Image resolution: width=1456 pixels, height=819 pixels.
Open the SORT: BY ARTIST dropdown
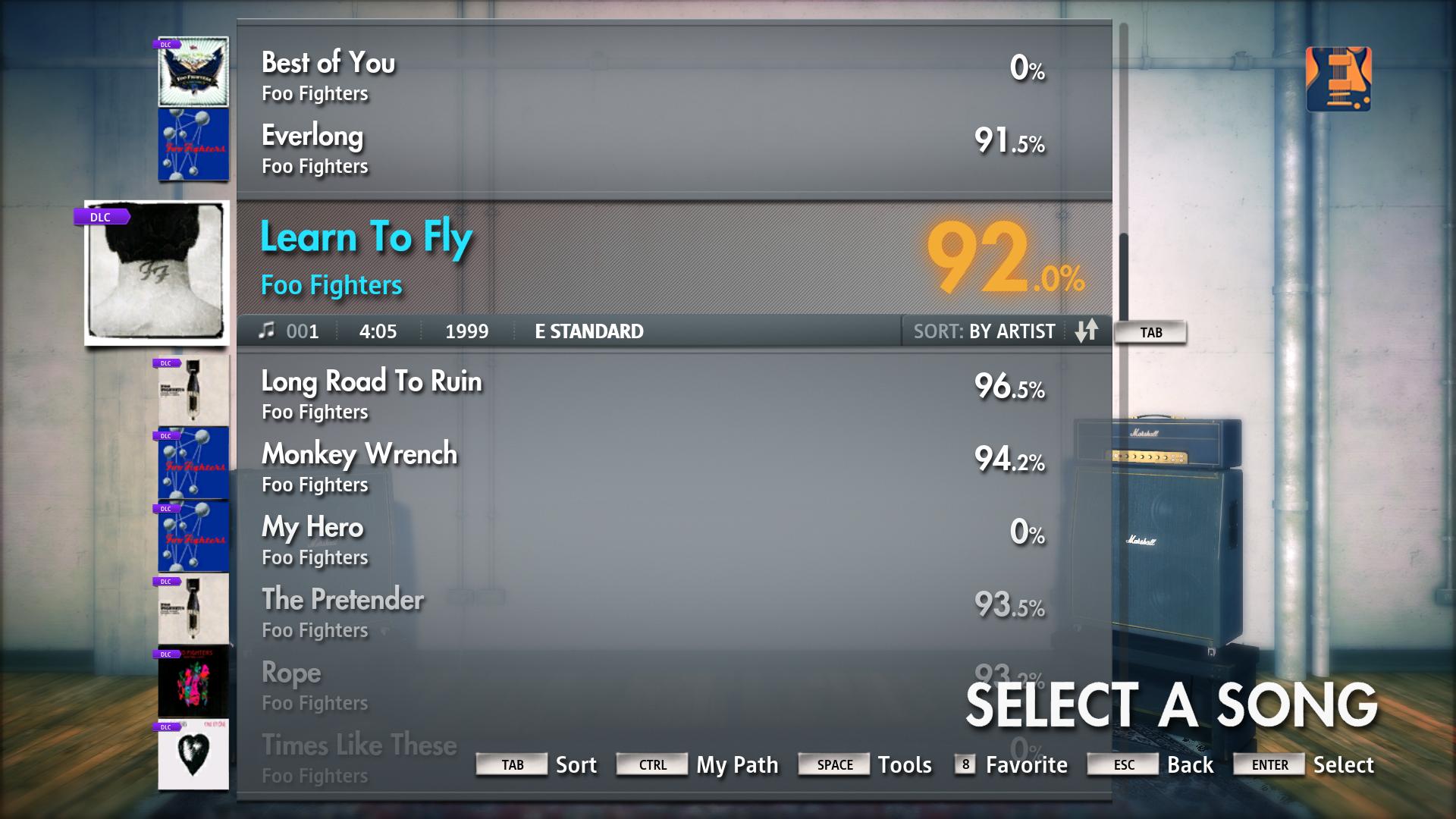[984, 331]
